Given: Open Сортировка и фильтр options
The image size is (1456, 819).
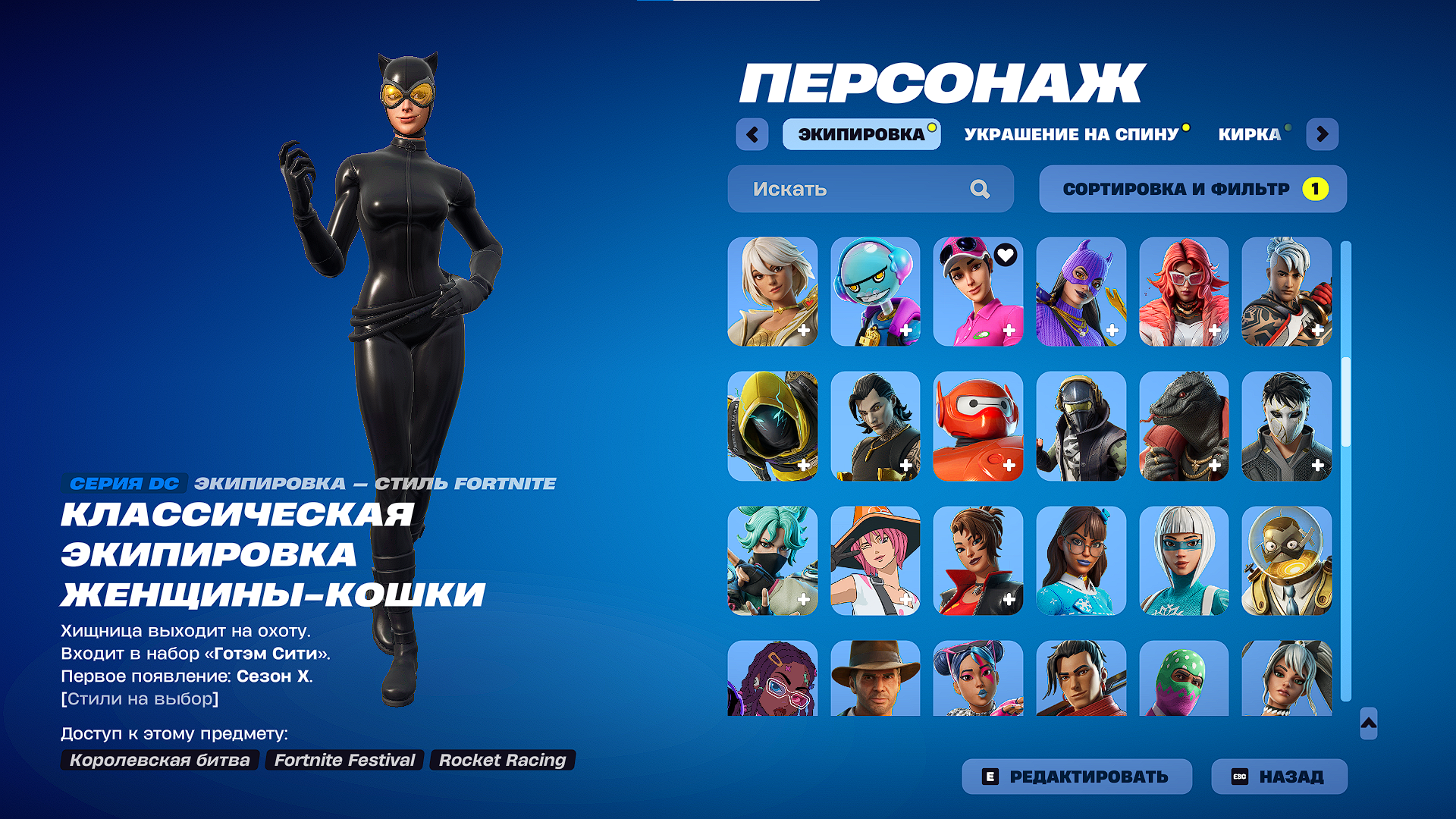Looking at the screenshot, I should (1192, 189).
